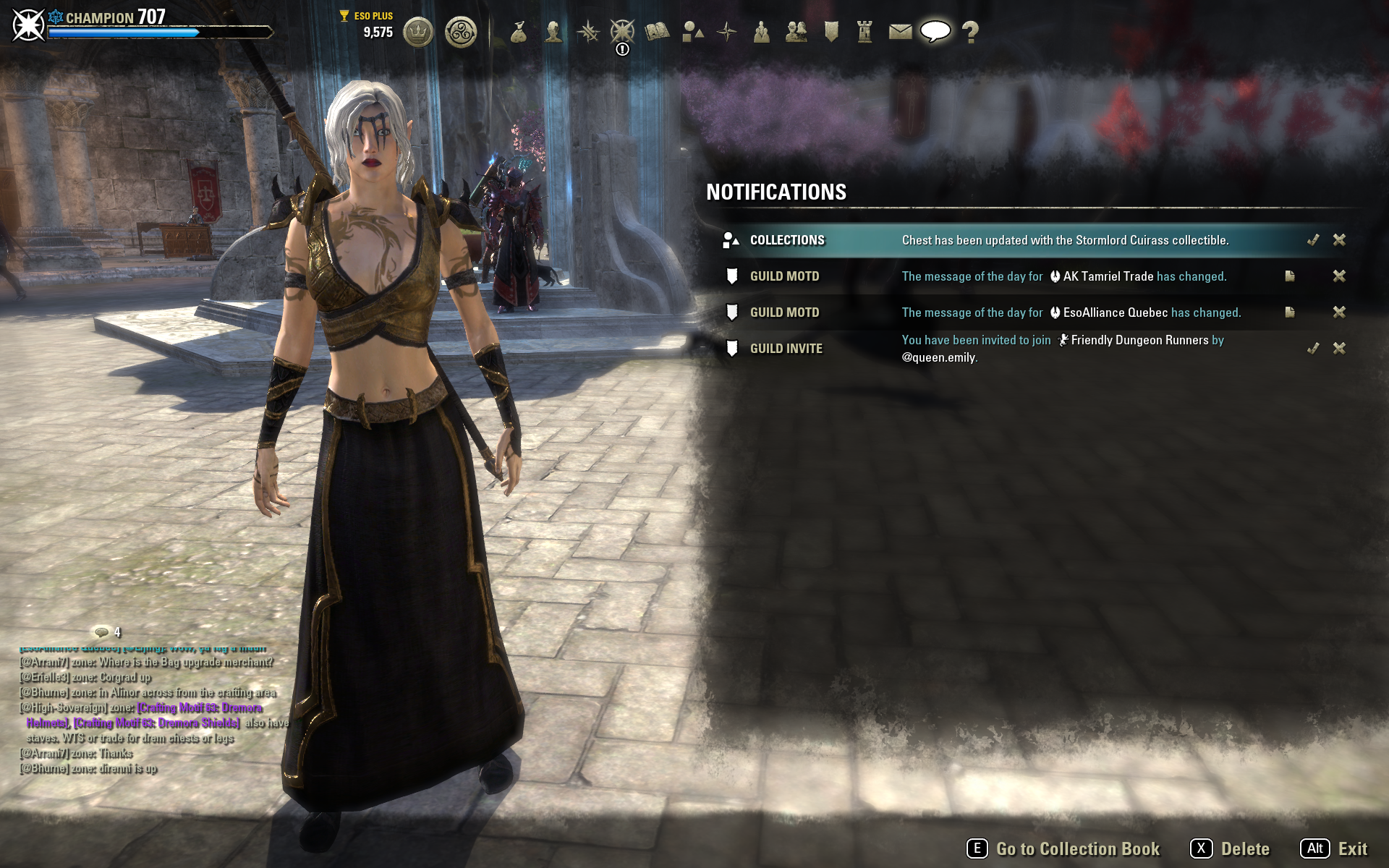Viewport: 1389px width, 868px height.
Task: Open the map compass menu
Action: (726, 32)
